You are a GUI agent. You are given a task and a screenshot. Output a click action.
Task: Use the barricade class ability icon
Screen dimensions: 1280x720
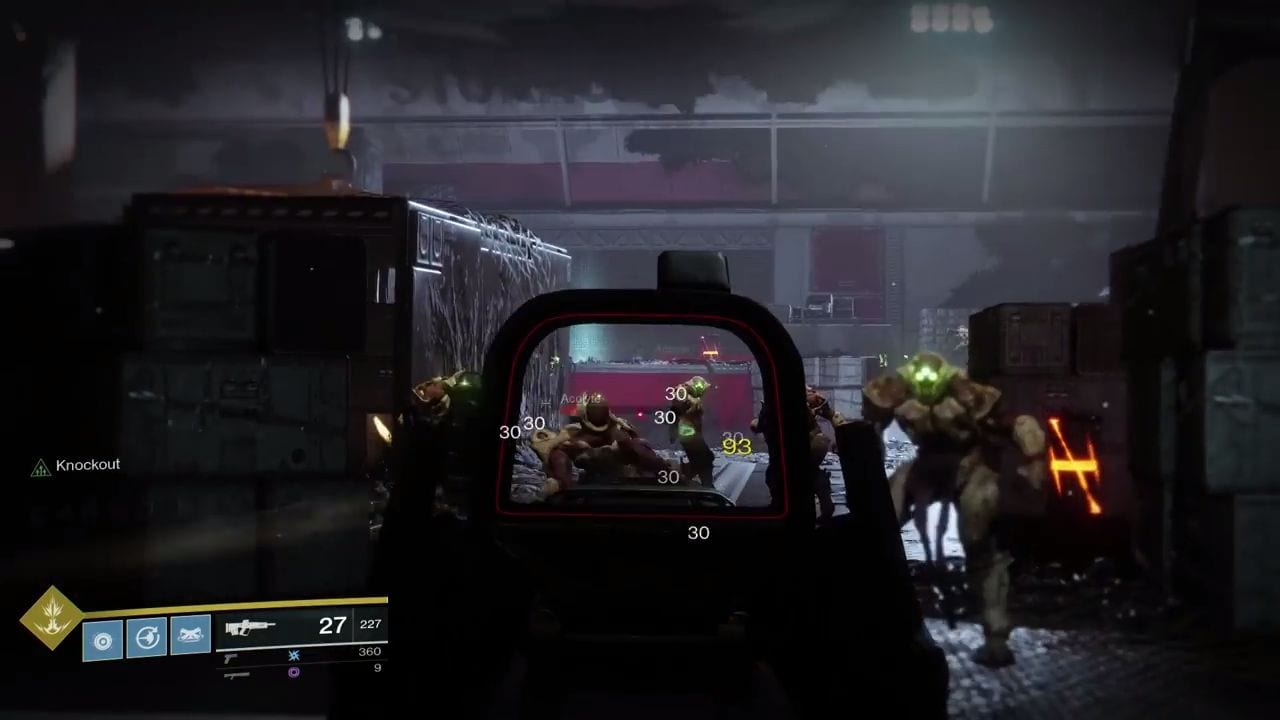190,636
